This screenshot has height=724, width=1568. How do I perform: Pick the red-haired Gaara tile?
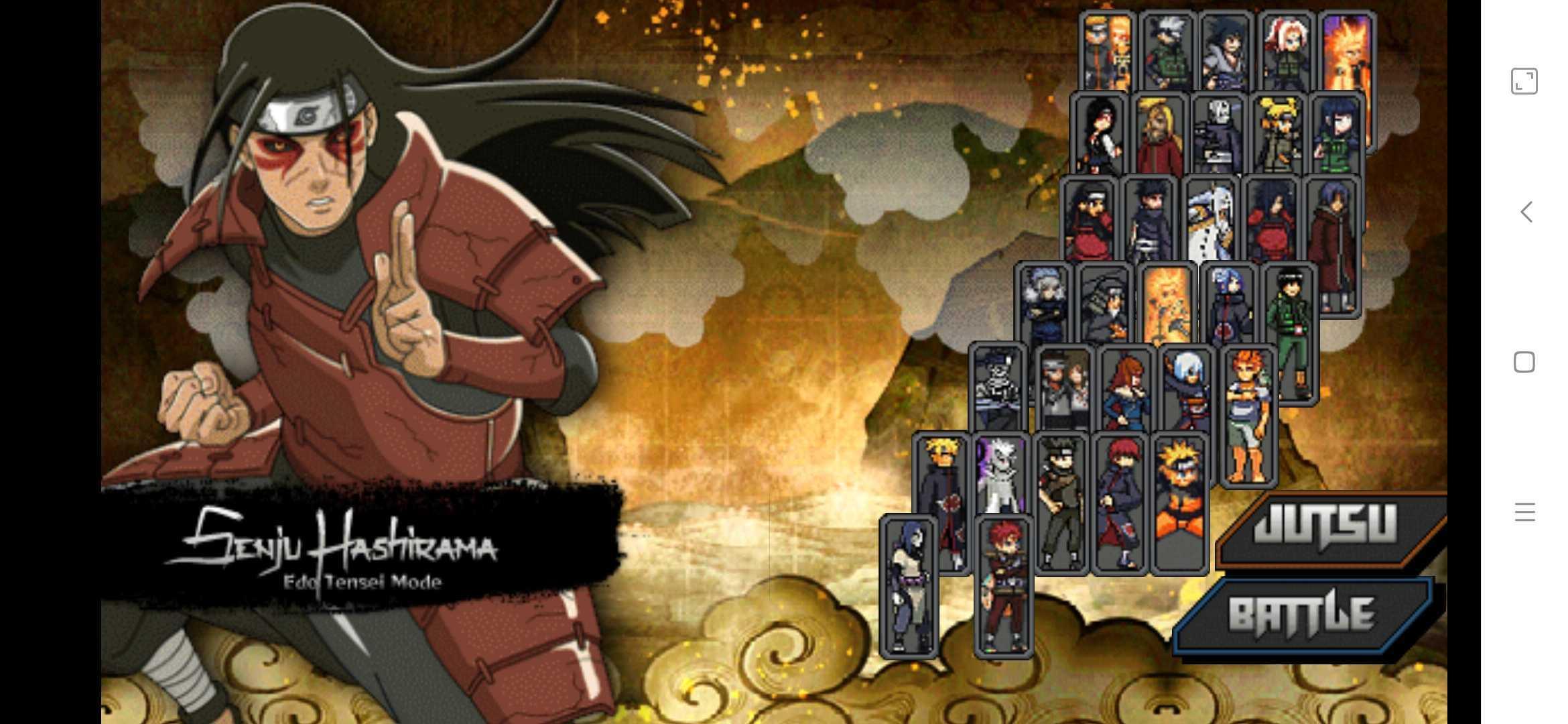1003,587
